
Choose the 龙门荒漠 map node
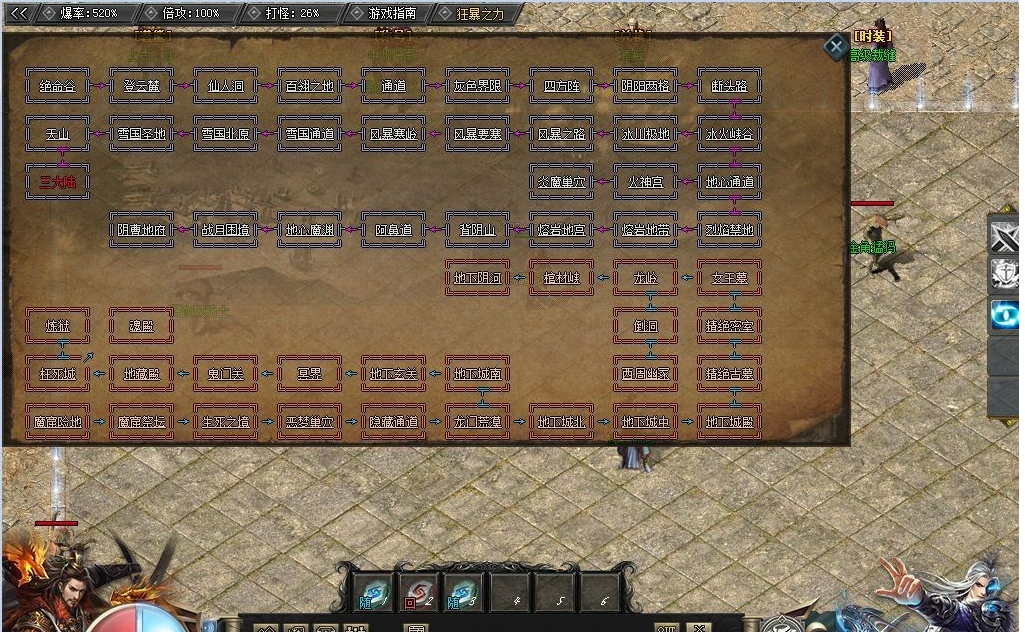[477, 422]
